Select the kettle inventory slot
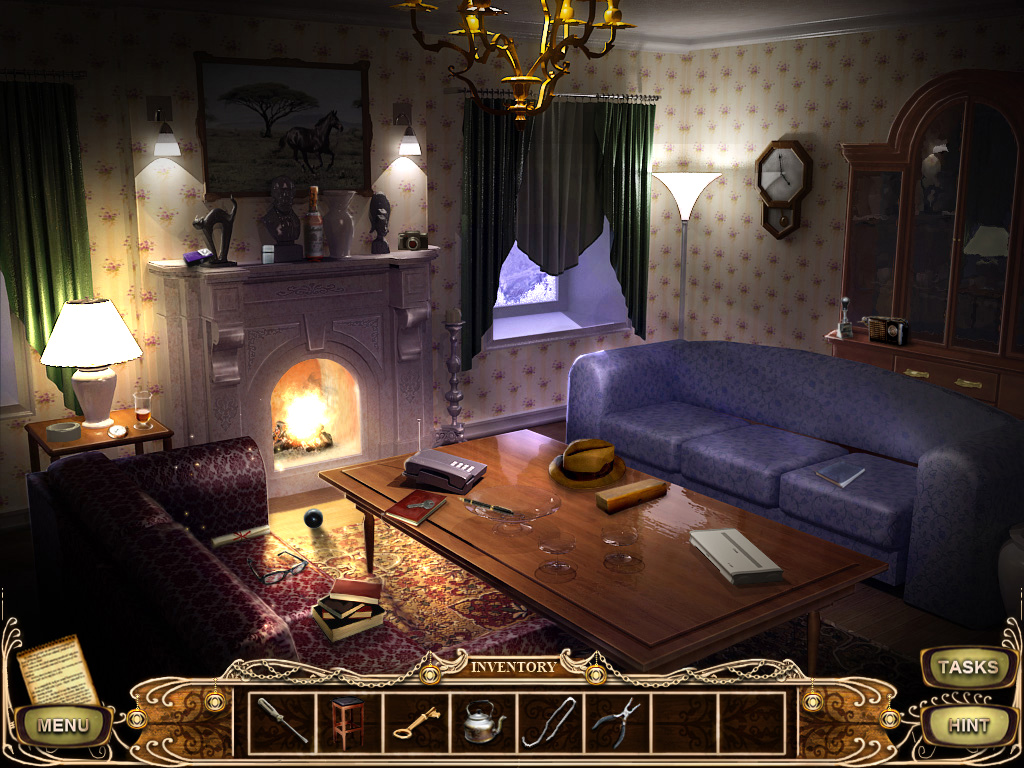Image resolution: width=1024 pixels, height=768 pixels. coord(482,721)
